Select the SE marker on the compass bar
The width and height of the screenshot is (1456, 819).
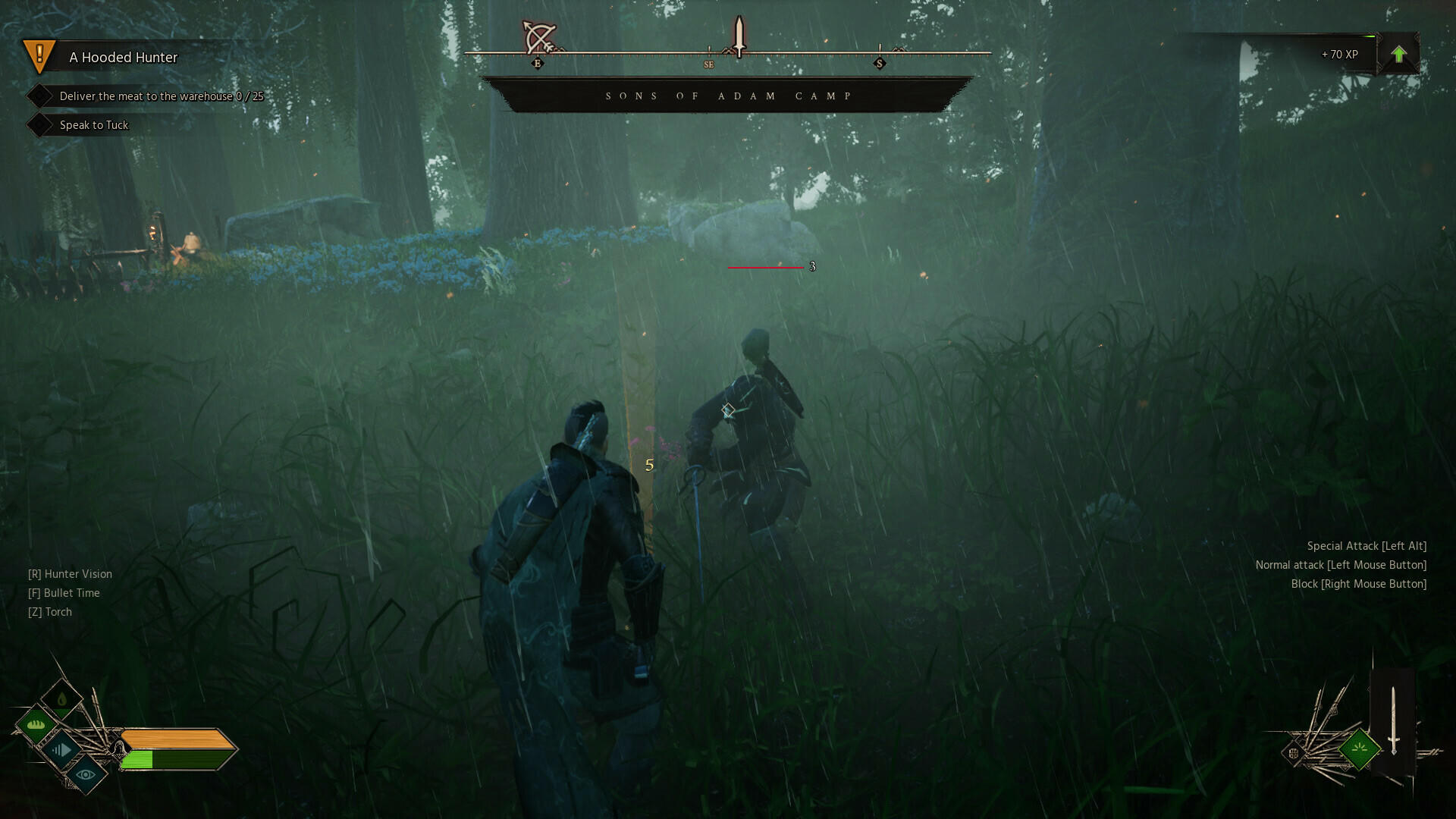point(710,64)
